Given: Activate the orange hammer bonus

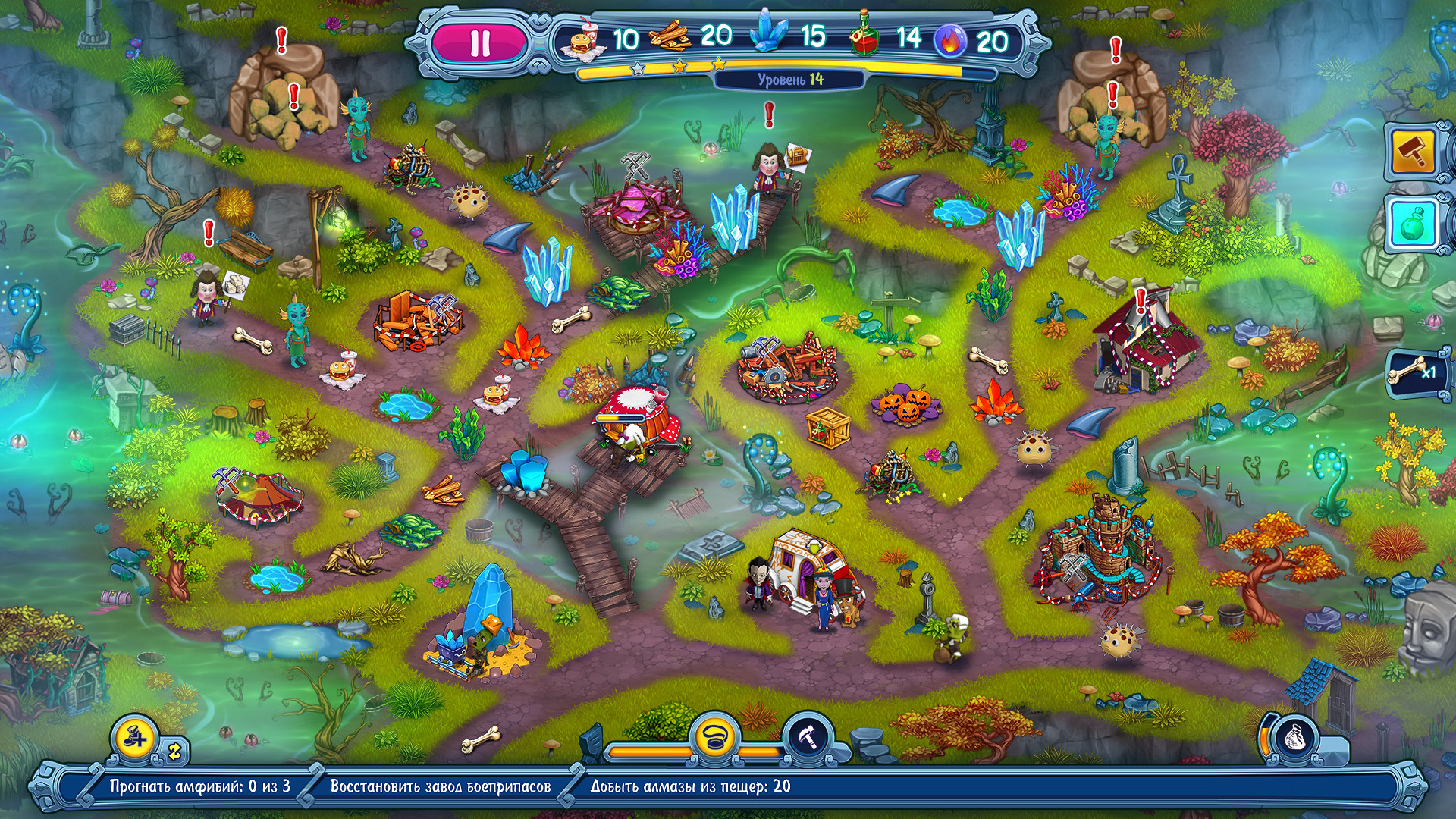Looking at the screenshot, I should [1413, 152].
